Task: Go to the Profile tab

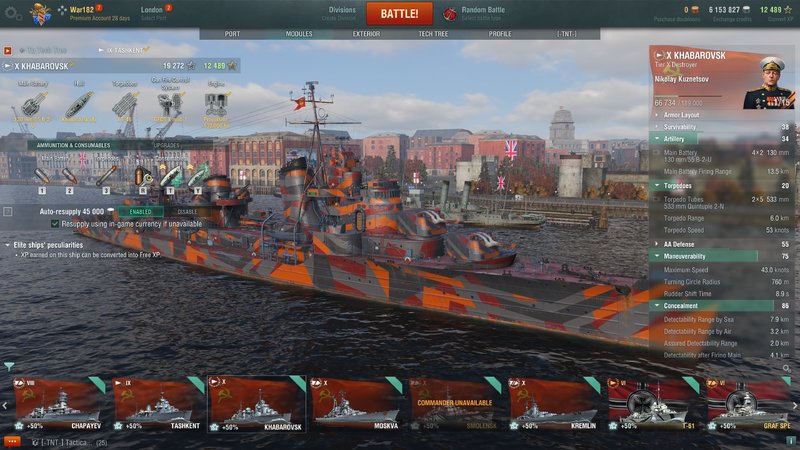Action: [x=500, y=33]
